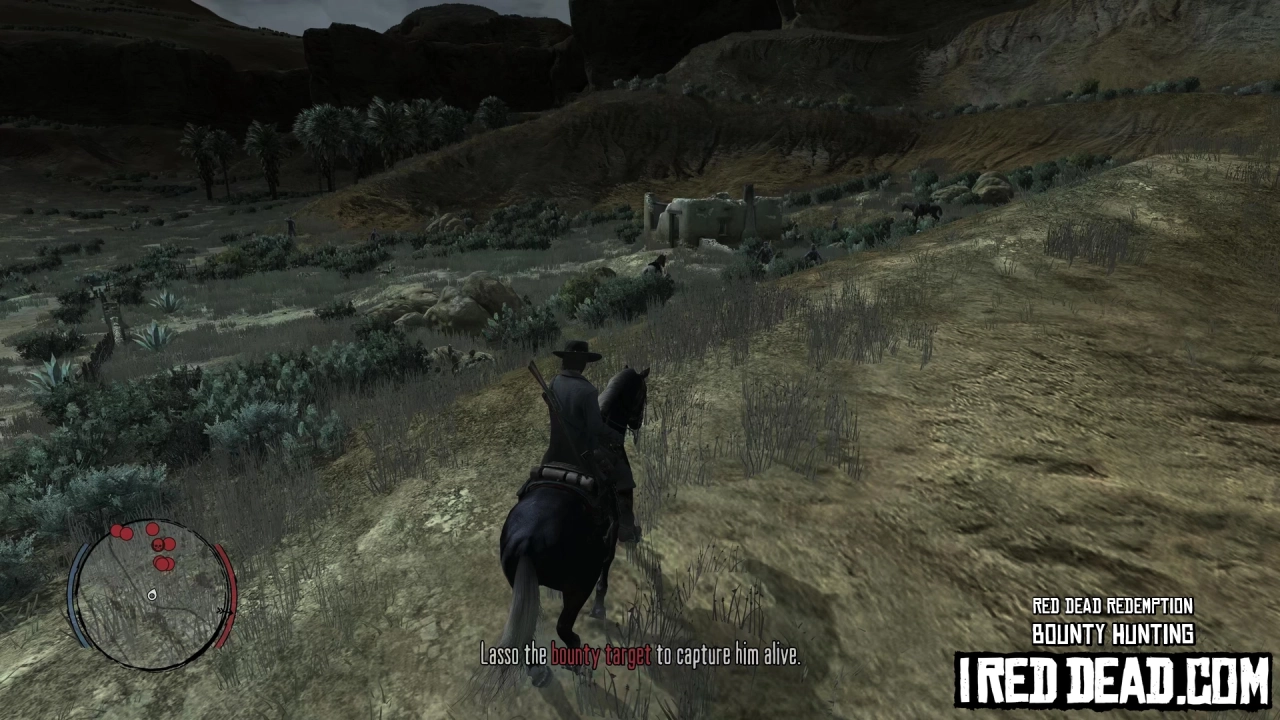Toggle the blue health gauge arc on minimap
The height and width of the screenshot is (720, 1280).
pos(74,595)
